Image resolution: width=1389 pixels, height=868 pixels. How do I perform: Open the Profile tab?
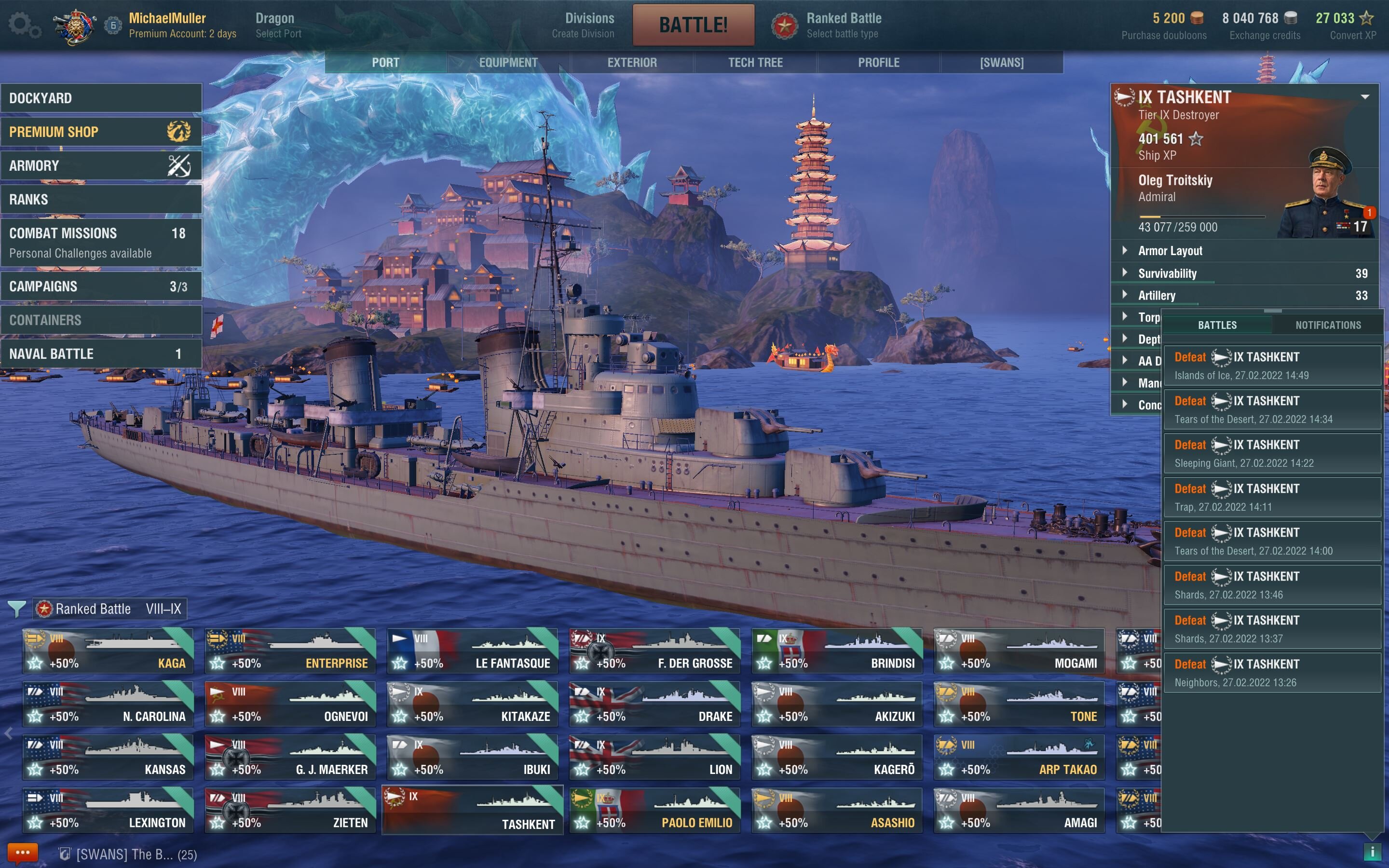(x=878, y=63)
